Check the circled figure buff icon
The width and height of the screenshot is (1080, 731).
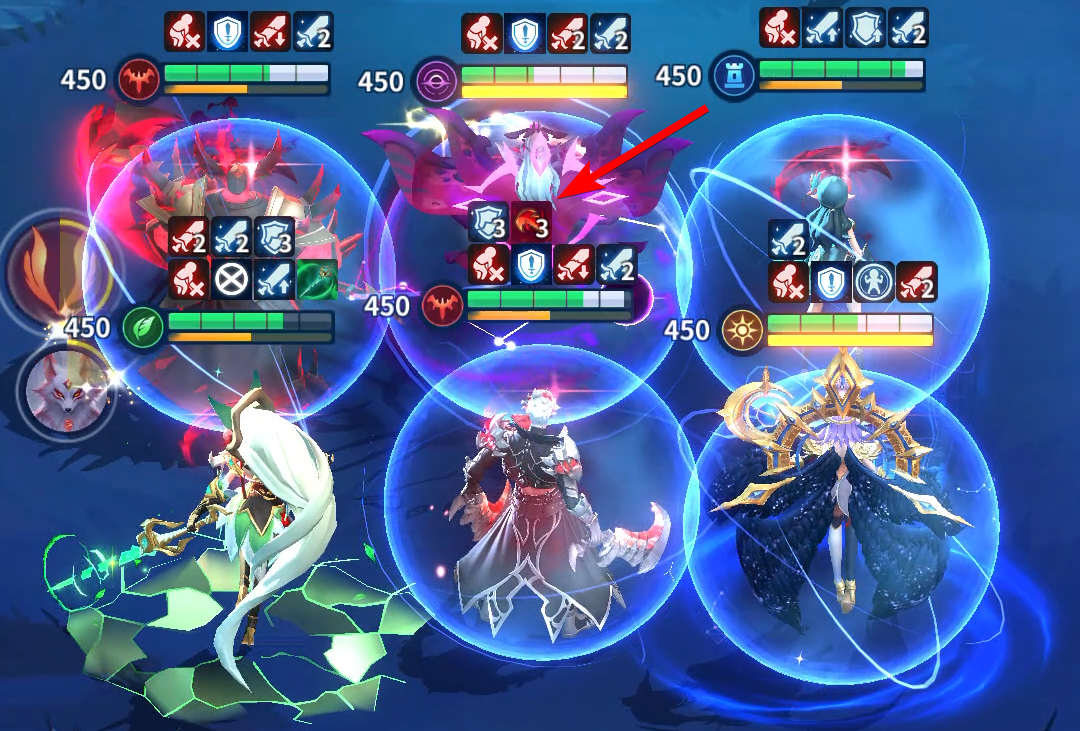tap(874, 282)
